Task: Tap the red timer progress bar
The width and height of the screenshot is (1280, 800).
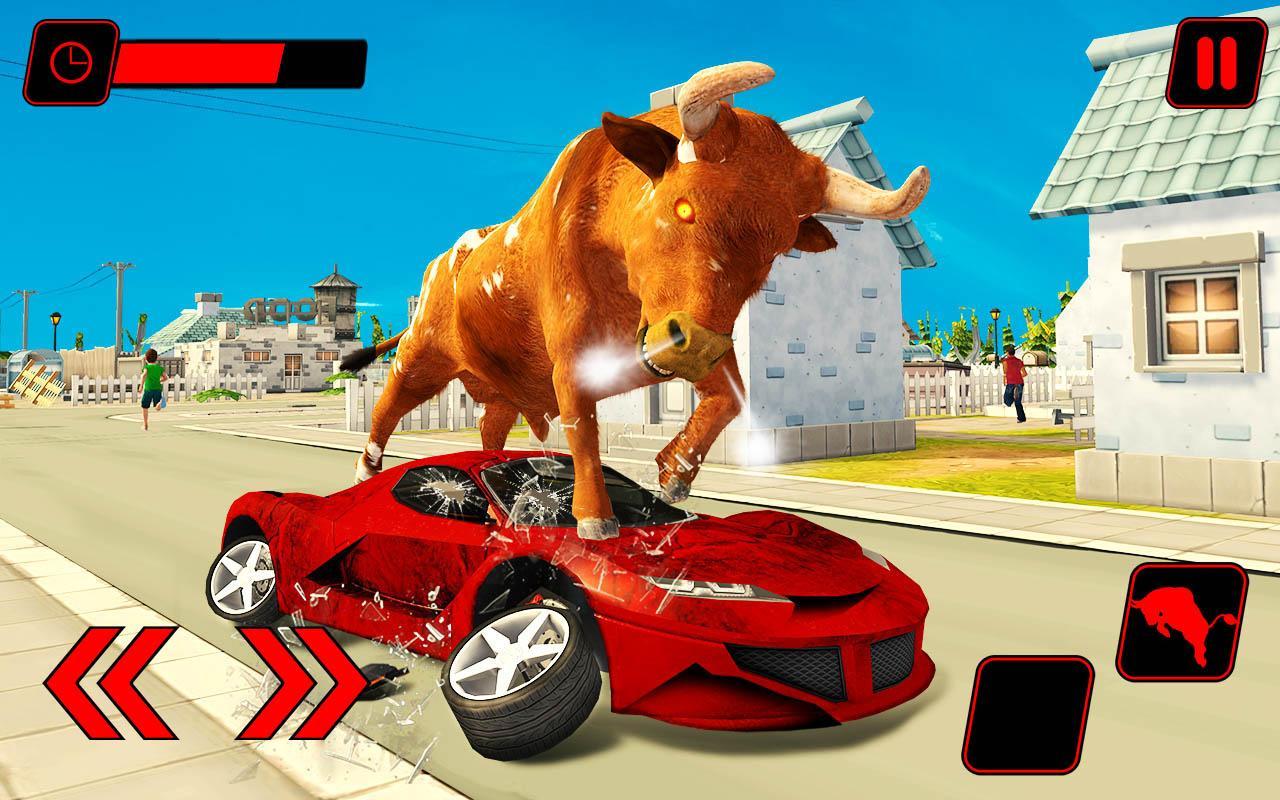Action: [200, 60]
